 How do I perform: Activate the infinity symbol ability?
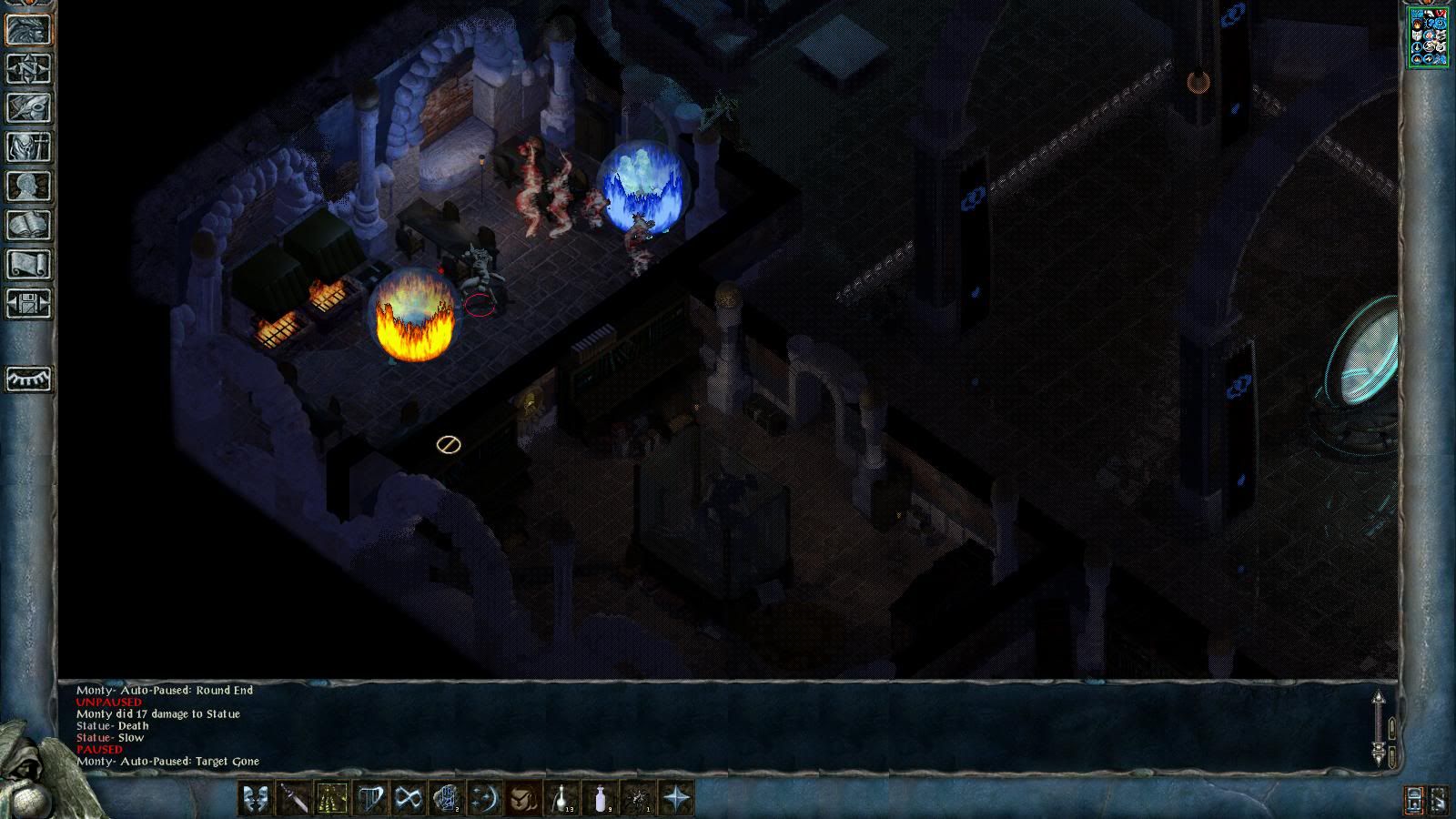click(x=409, y=799)
